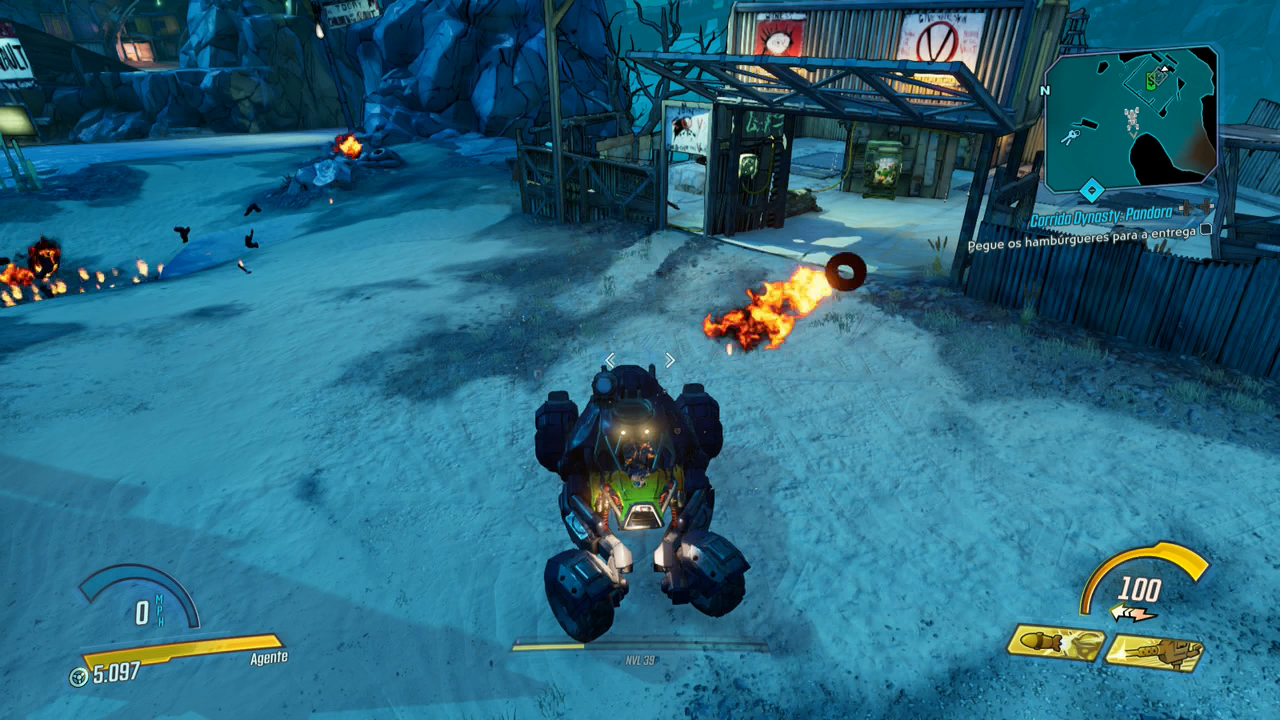Open the minimap in the corner

click(x=1130, y=120)
